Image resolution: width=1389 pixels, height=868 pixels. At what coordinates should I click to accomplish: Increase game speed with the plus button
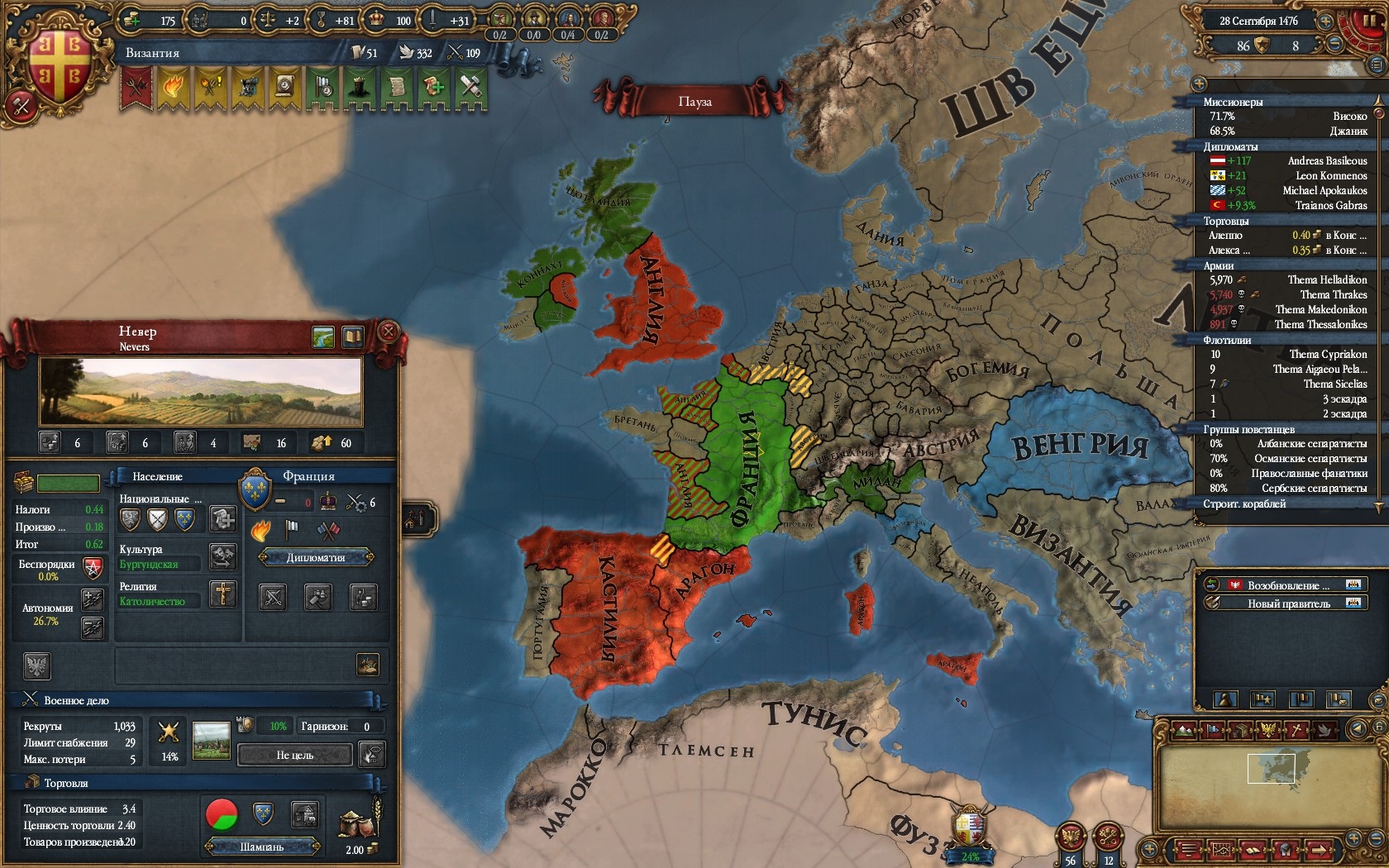(1325, 22)
